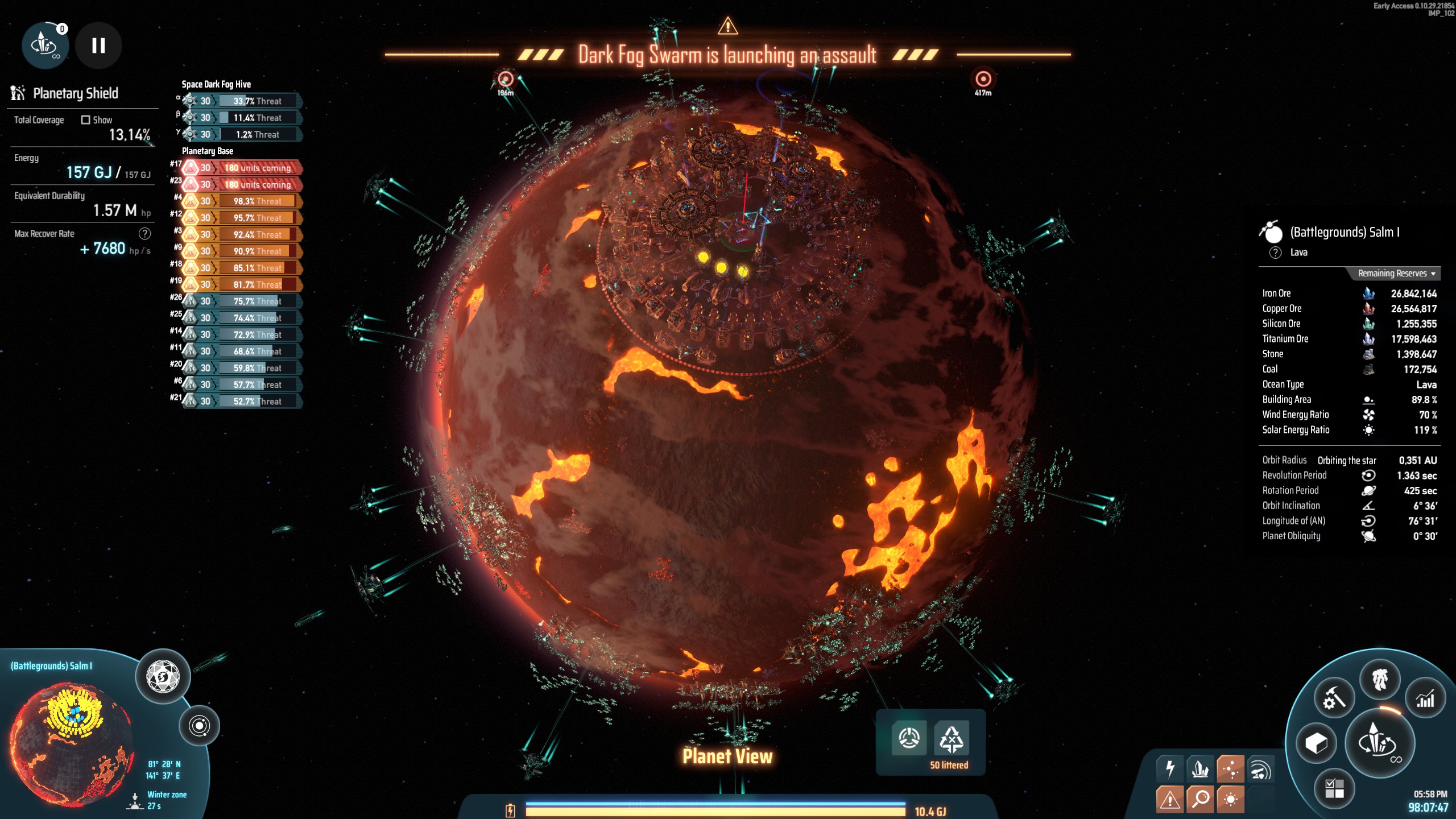
Task: Open the statistics chart panel
Action: click(x=1425, y=699)
